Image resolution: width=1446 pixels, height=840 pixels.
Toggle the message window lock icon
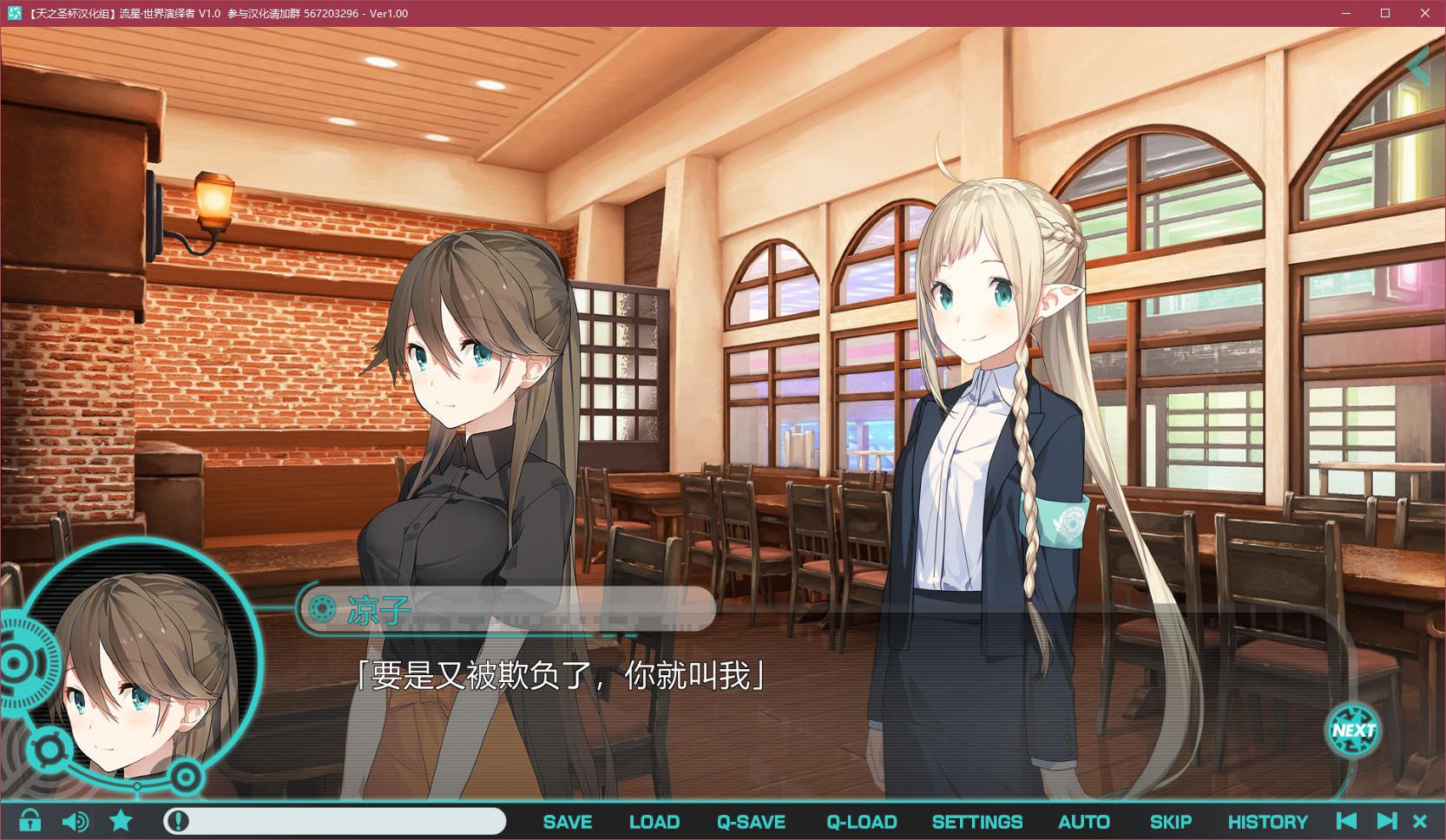tap(29, 821)
